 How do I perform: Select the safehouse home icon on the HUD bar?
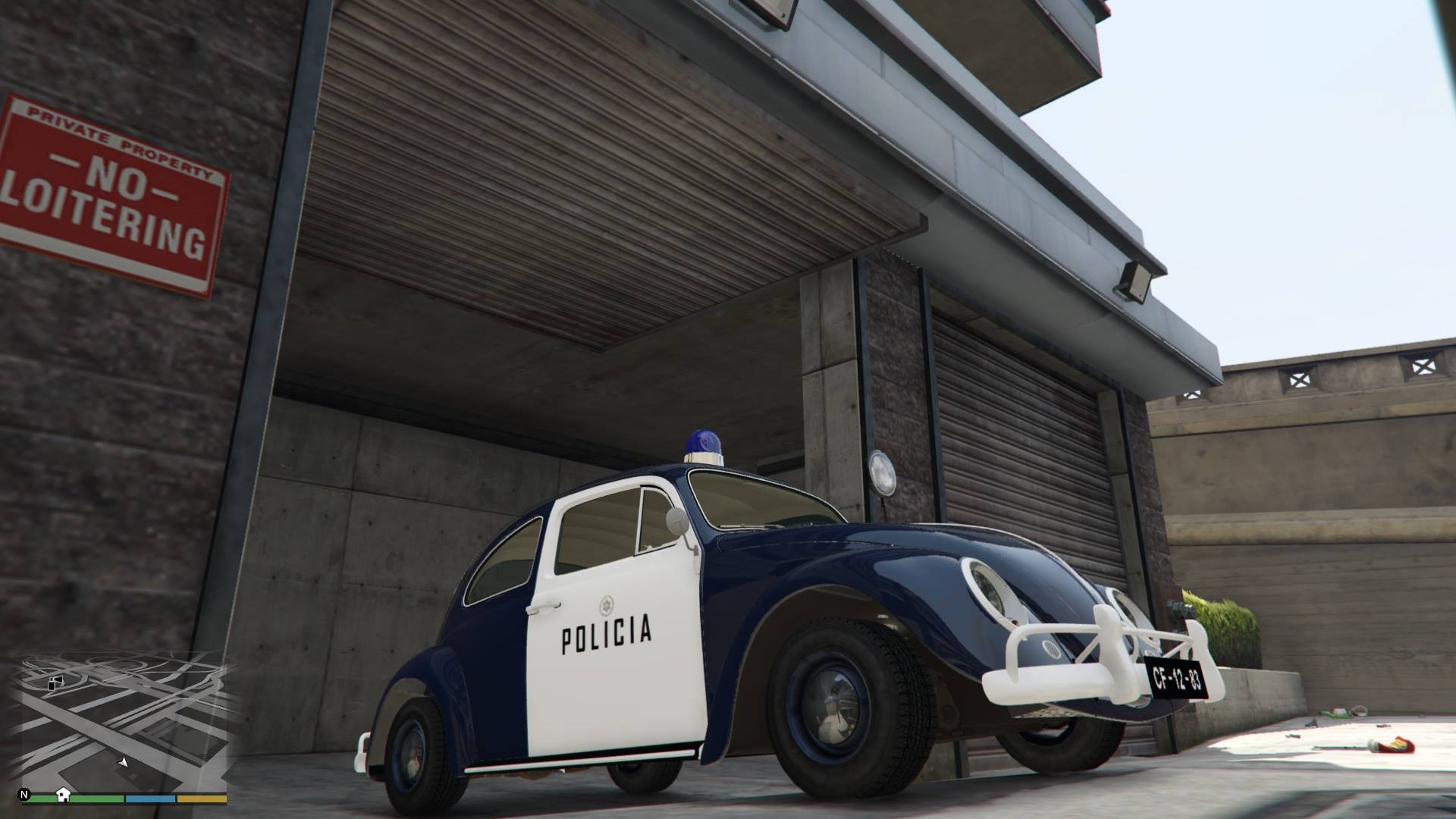click(64, 795)
